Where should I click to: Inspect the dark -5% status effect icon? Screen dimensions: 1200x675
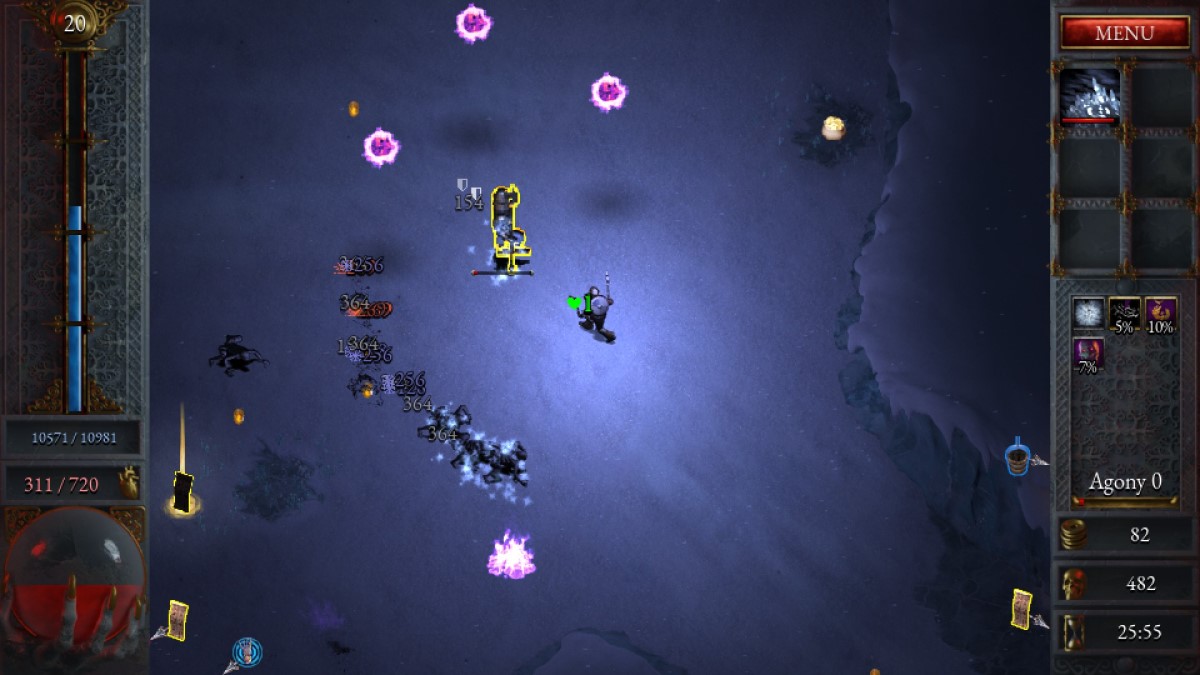click(1125, 314)
